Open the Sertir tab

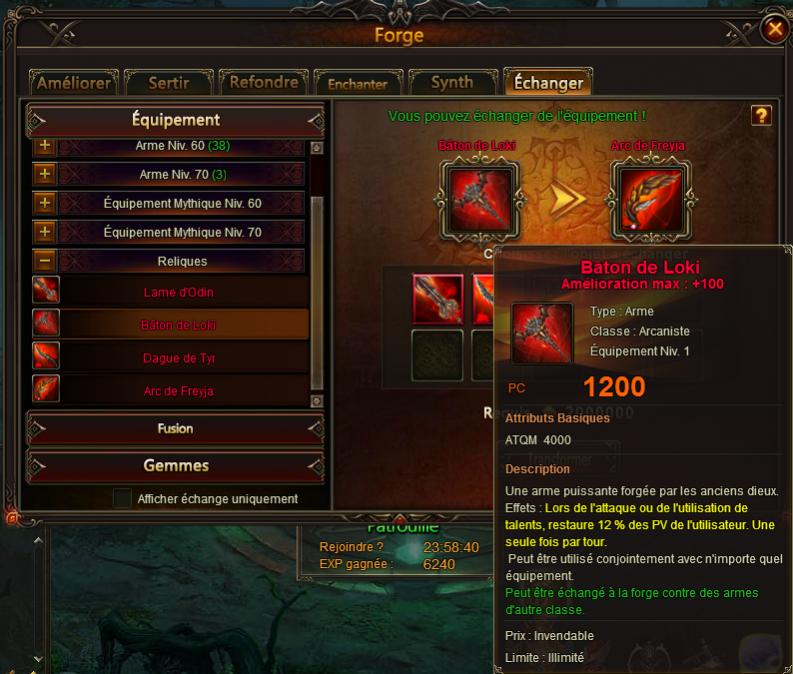(x=169, y=83)
